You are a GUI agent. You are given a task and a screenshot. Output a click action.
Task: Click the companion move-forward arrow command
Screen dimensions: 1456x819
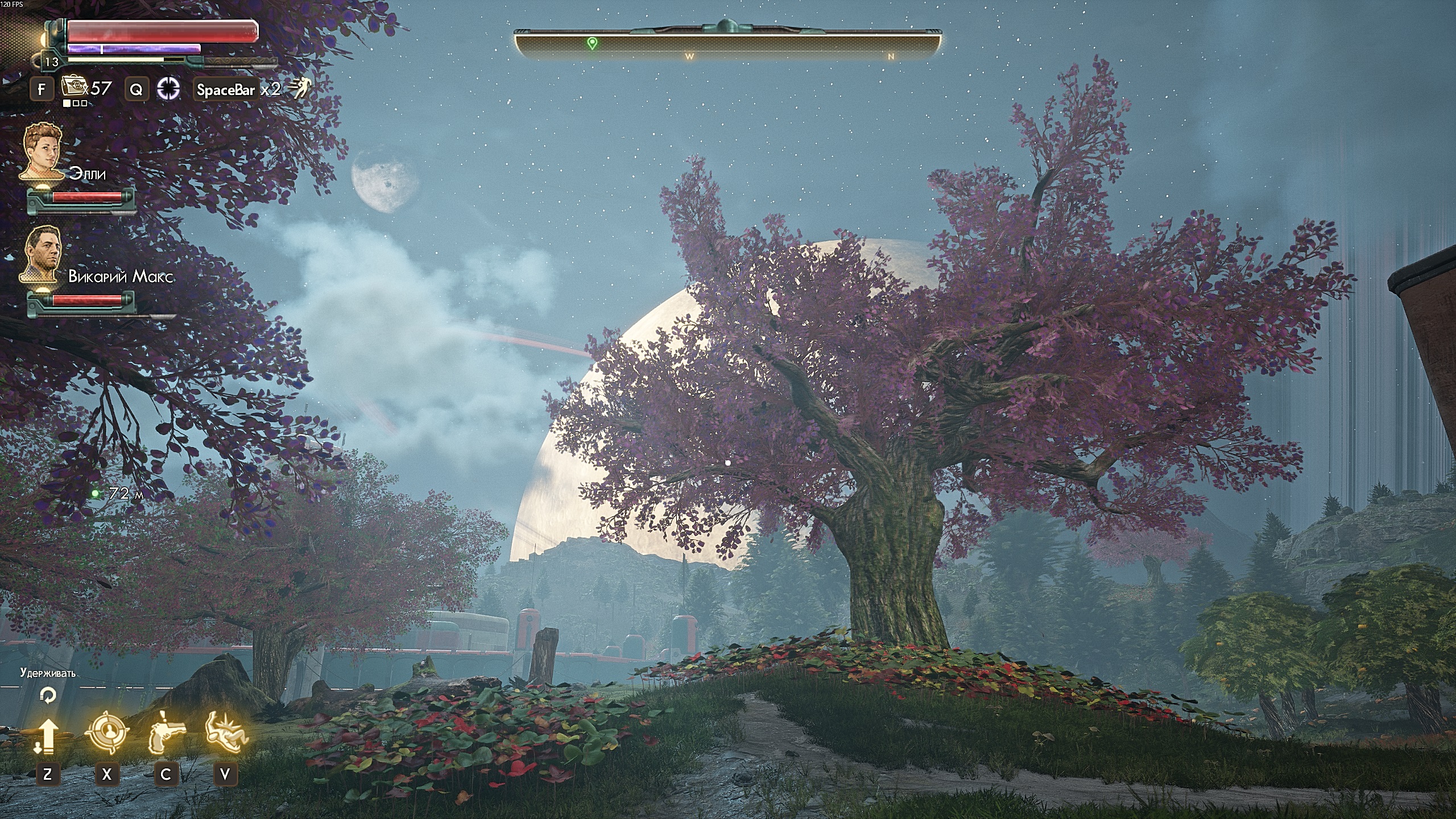tap(47, 735)
